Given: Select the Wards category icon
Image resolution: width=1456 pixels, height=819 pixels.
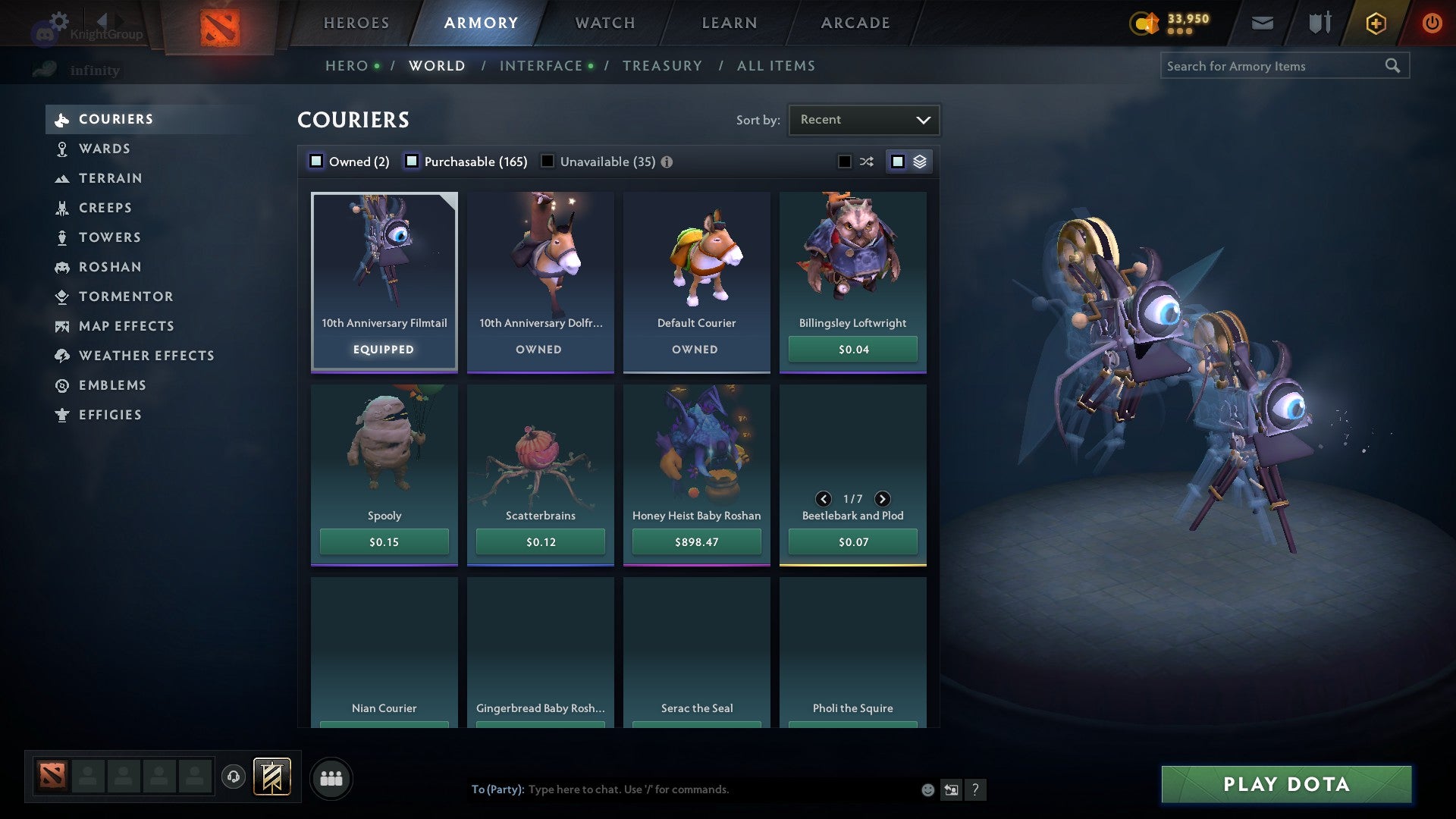Looking at the screenshot, I should tap(62, 149).
